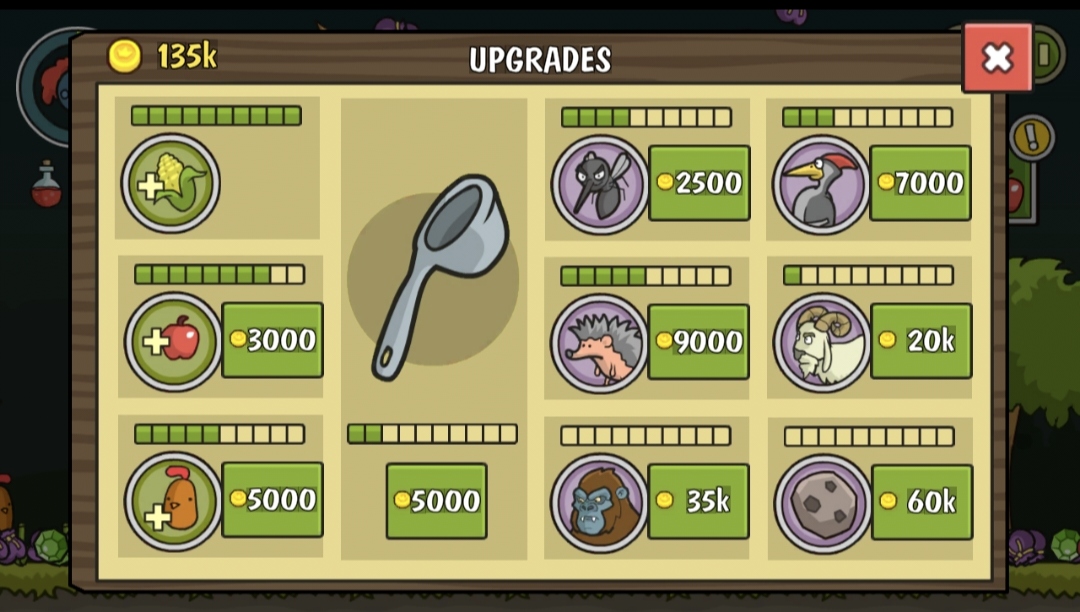
Task: Upgrade the woodpecker for 7000 coins
Action: [x=920, y=183]
